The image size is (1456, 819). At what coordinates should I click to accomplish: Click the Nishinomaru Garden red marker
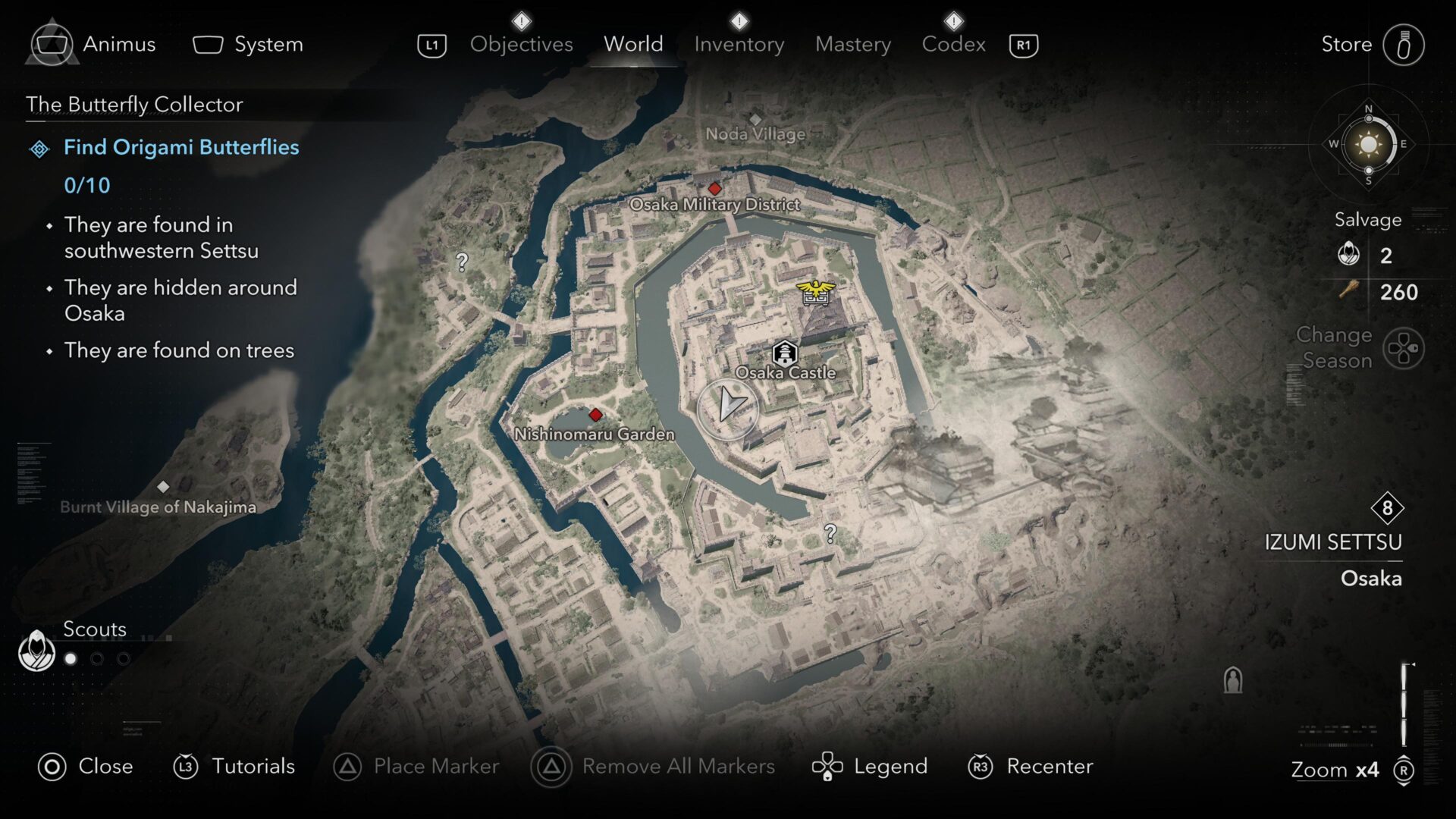tap(595, 415)
